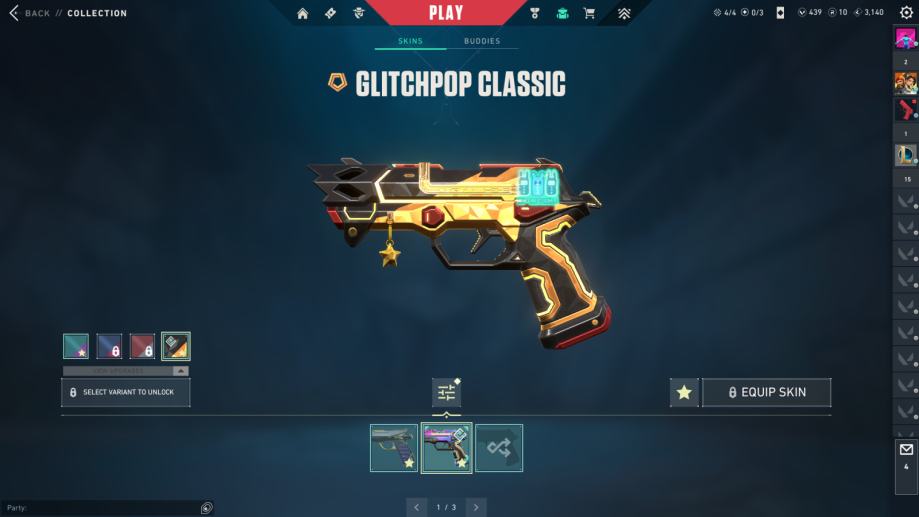Open the skin filter sliders button

coord(446,393)
